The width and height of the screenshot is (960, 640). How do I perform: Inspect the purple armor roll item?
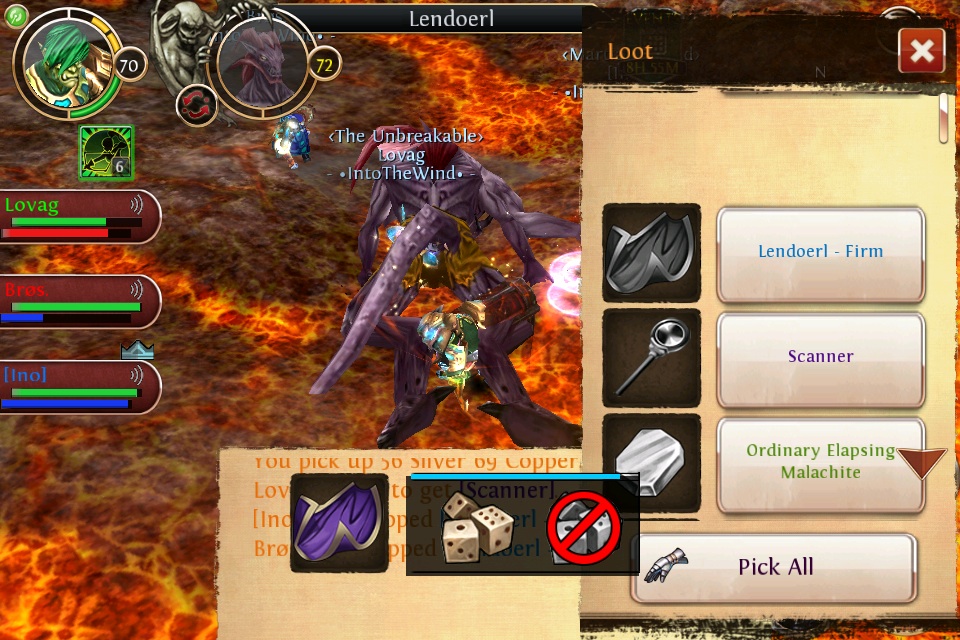click(x=339, y=524)
